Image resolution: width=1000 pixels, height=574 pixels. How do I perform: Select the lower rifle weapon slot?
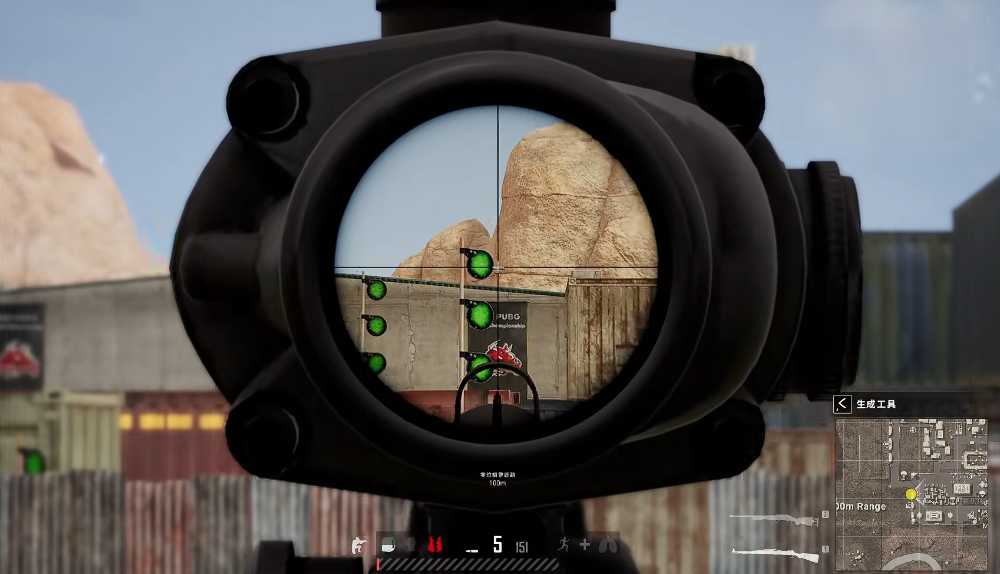coord(773,552)
